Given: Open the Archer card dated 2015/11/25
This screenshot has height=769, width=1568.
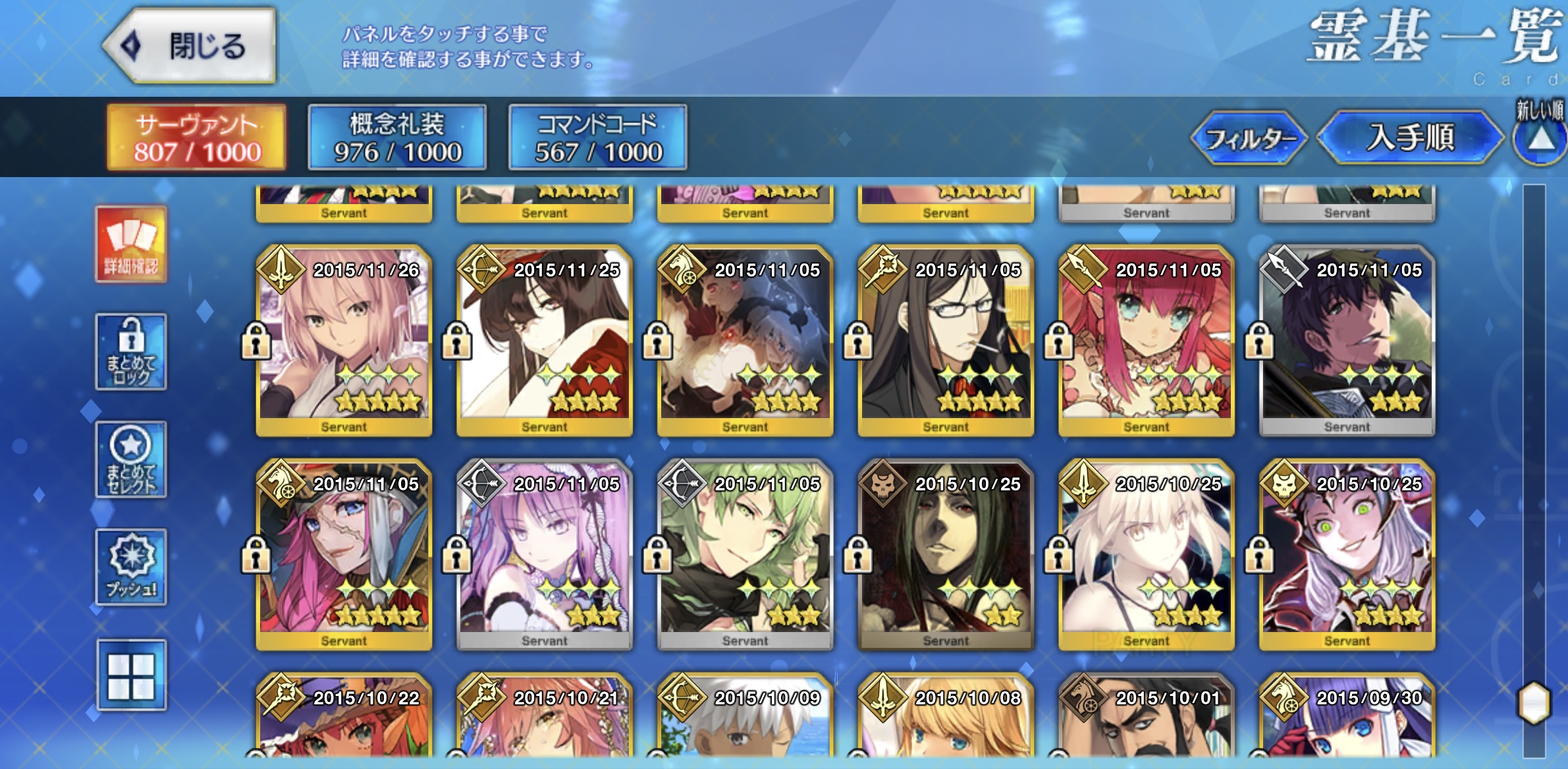Looking at the screenshot, I should (x=545, y=340).
